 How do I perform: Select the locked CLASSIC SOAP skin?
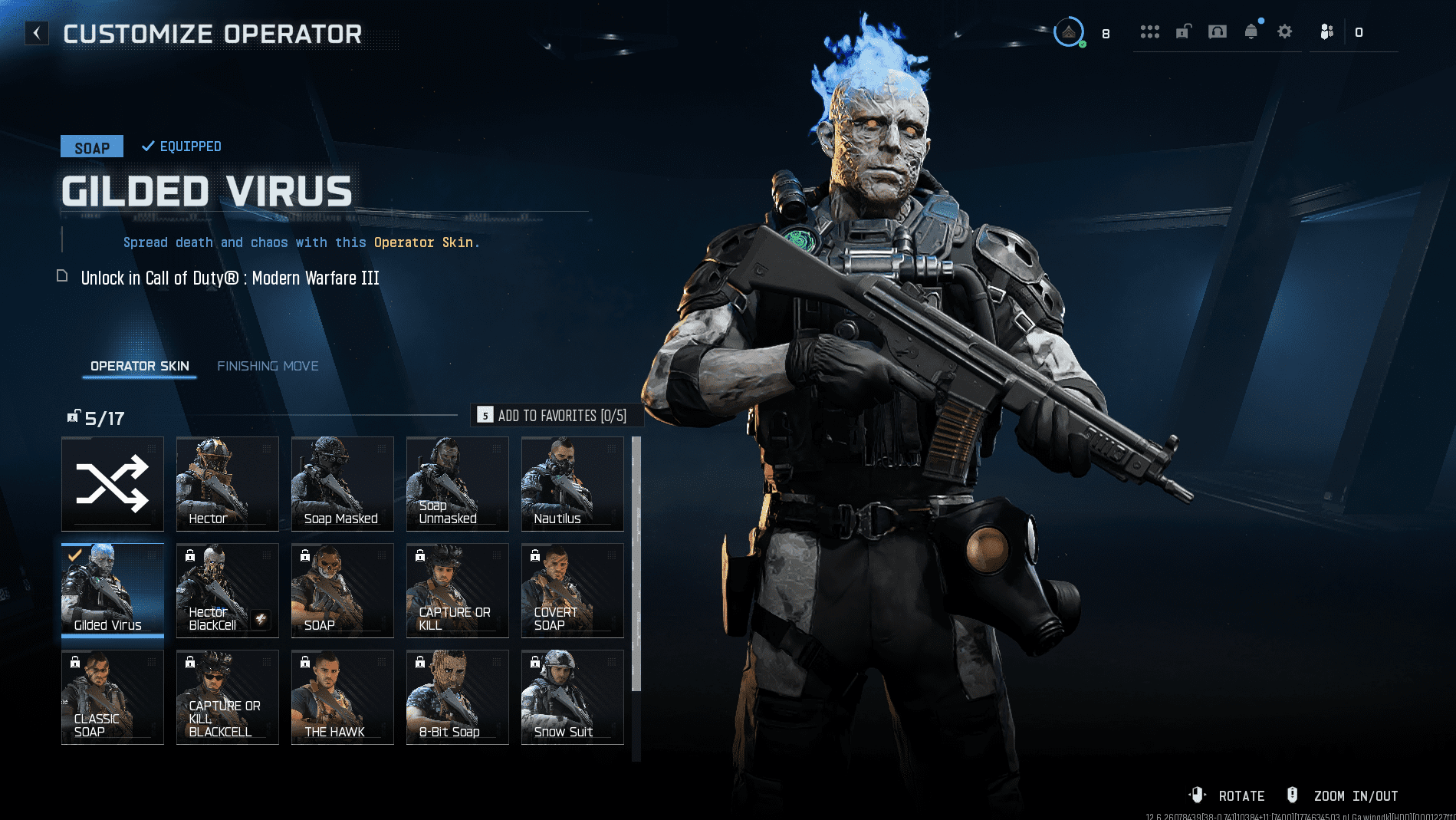113,697
